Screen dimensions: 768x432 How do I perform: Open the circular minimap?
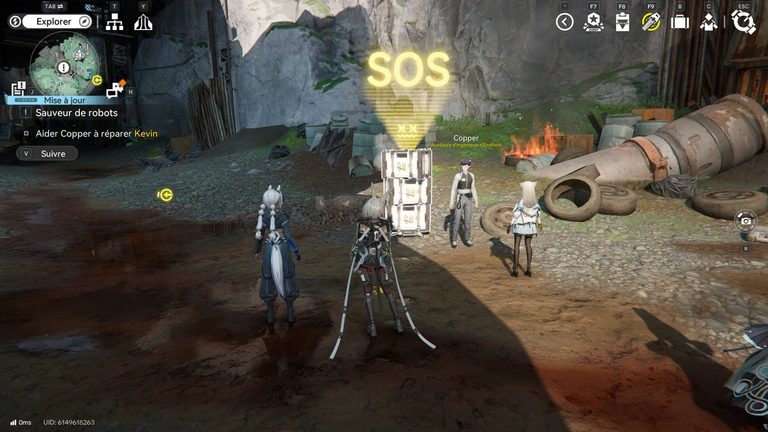(65, 64)
